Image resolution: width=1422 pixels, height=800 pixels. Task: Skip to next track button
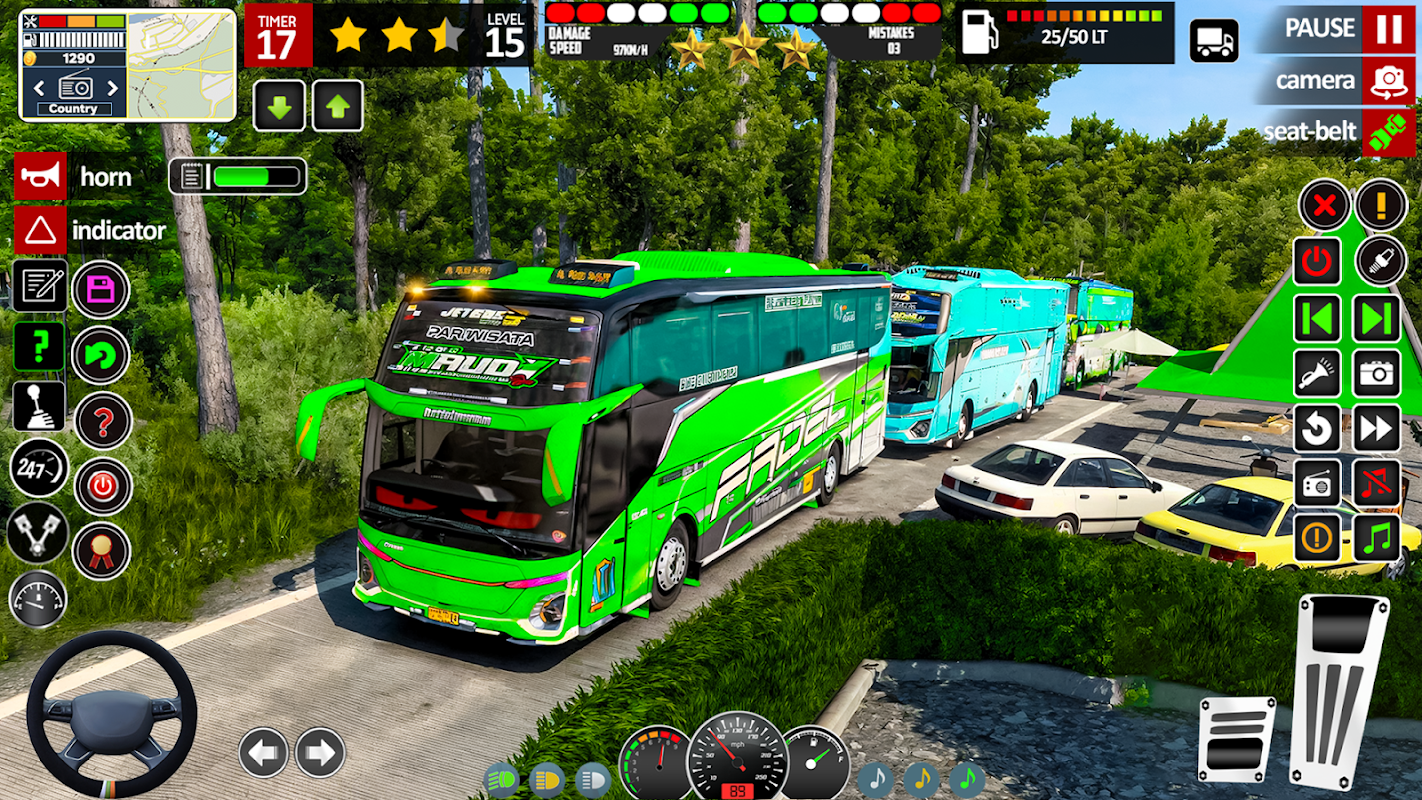(1377, 319)
